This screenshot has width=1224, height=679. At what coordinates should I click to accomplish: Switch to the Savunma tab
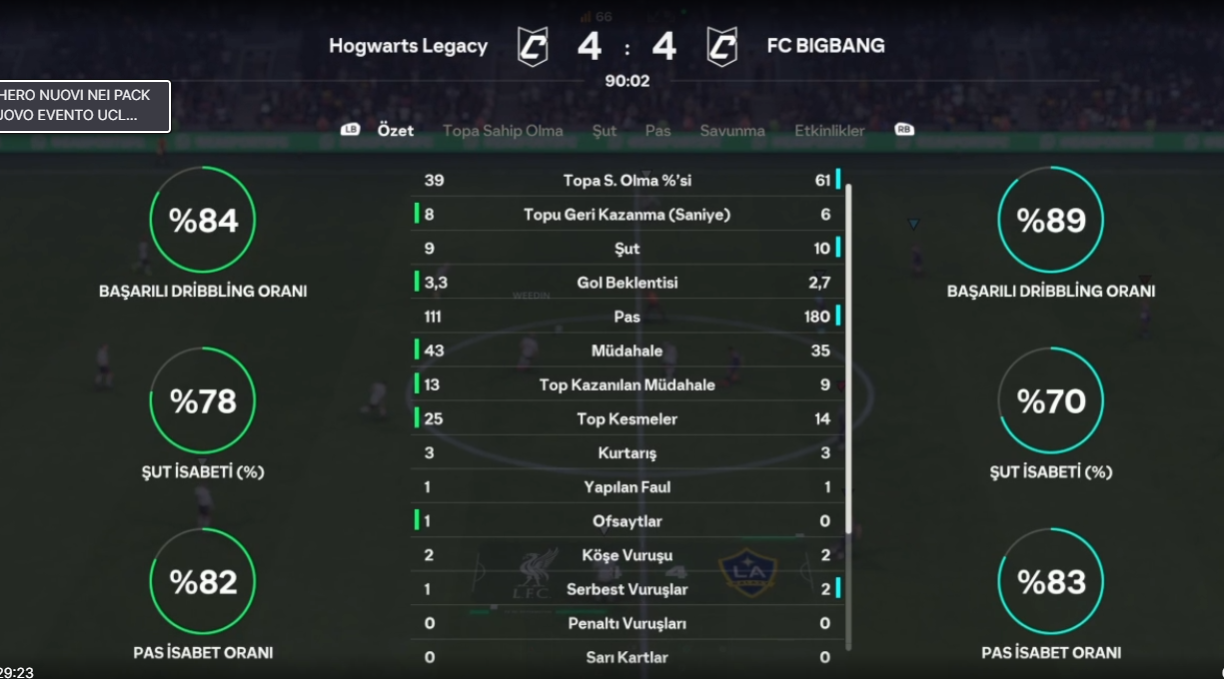tap(732, 131)
